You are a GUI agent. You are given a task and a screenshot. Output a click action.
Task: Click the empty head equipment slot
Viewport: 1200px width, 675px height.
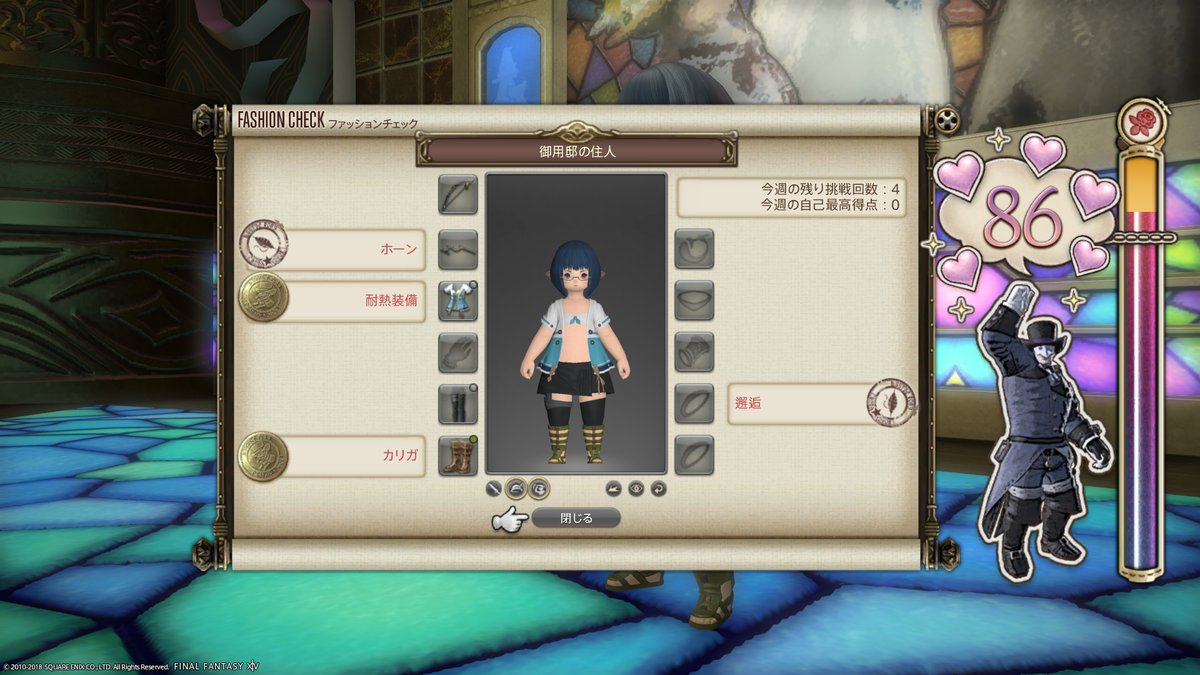pyautogui.click(x=458, y=248)
